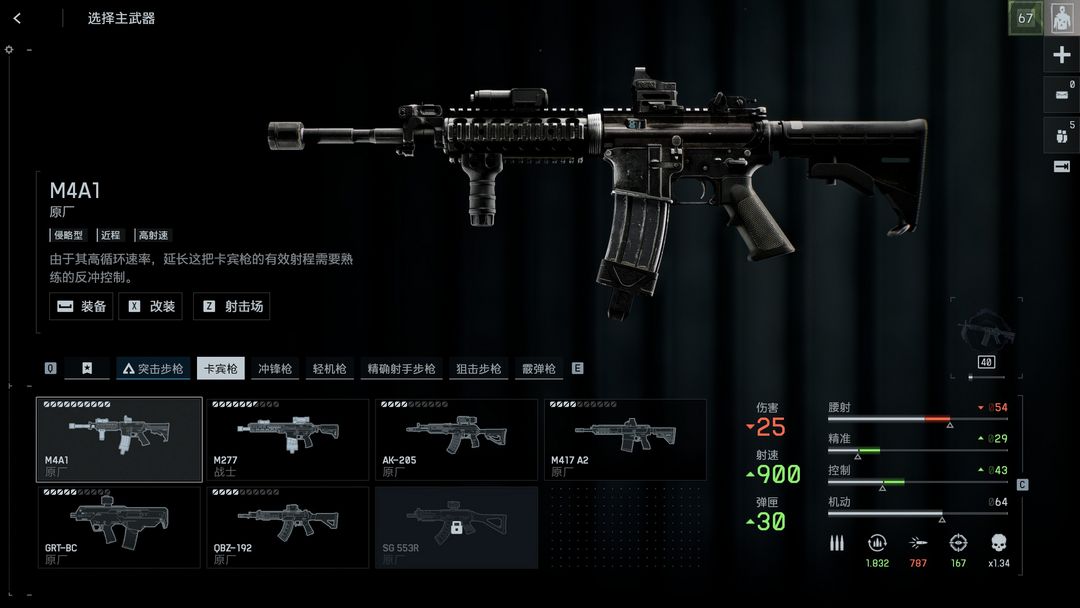Switch to the 突击步枪 category tab
1080x608 pixels.
153,369
